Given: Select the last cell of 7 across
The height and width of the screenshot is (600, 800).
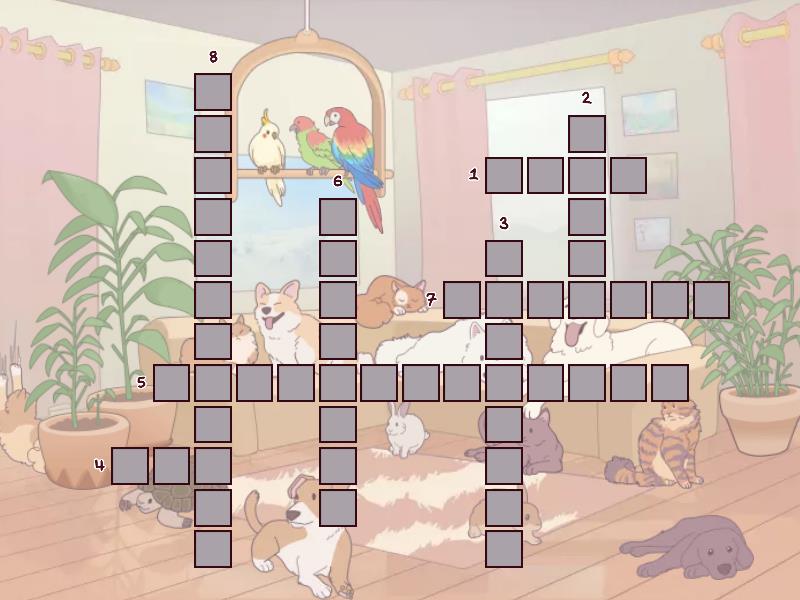Looking at the screenshot, I should [x=711, y=300].
